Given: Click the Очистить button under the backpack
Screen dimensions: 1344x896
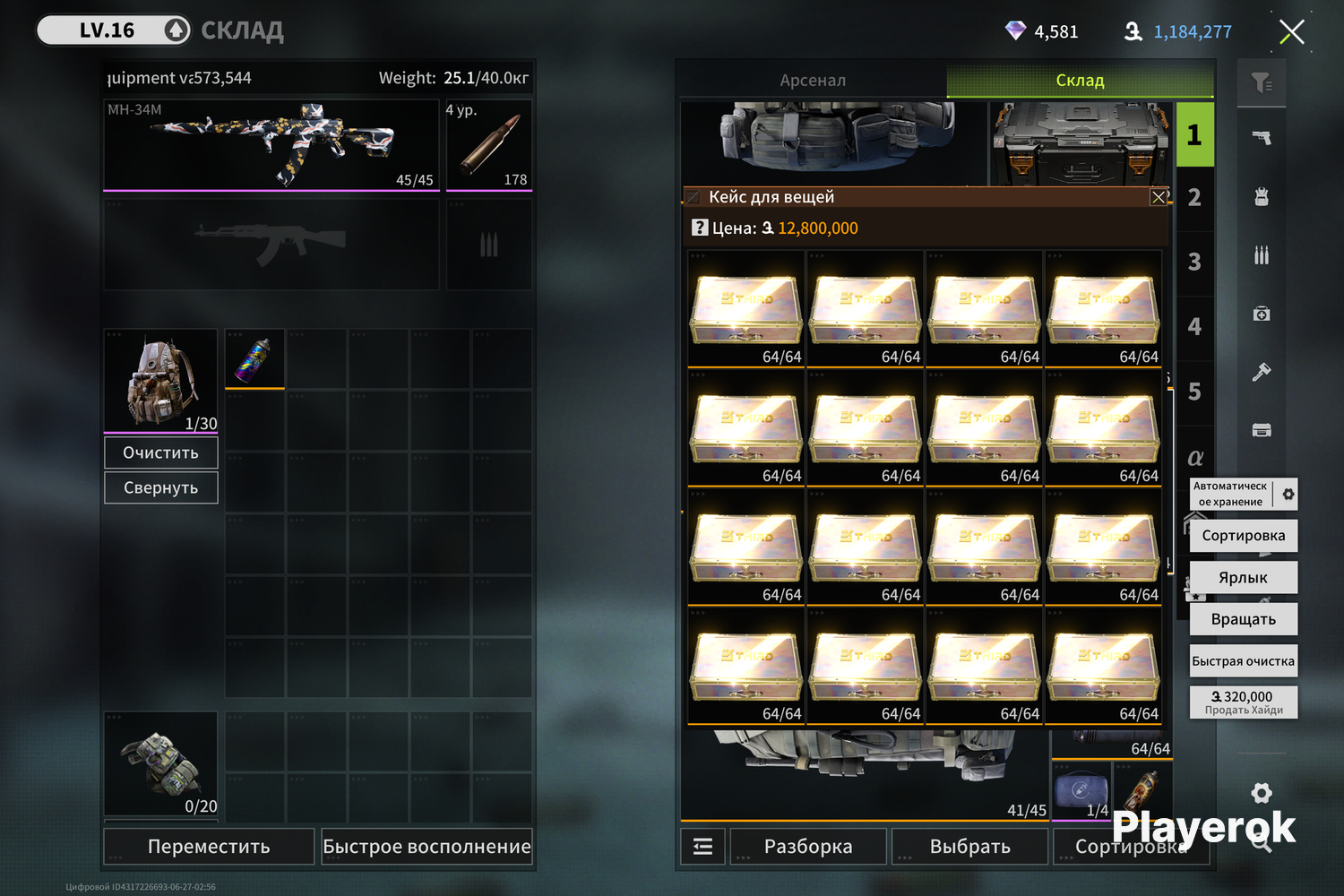Looking at the screenshot, I should tap(161, 452).
